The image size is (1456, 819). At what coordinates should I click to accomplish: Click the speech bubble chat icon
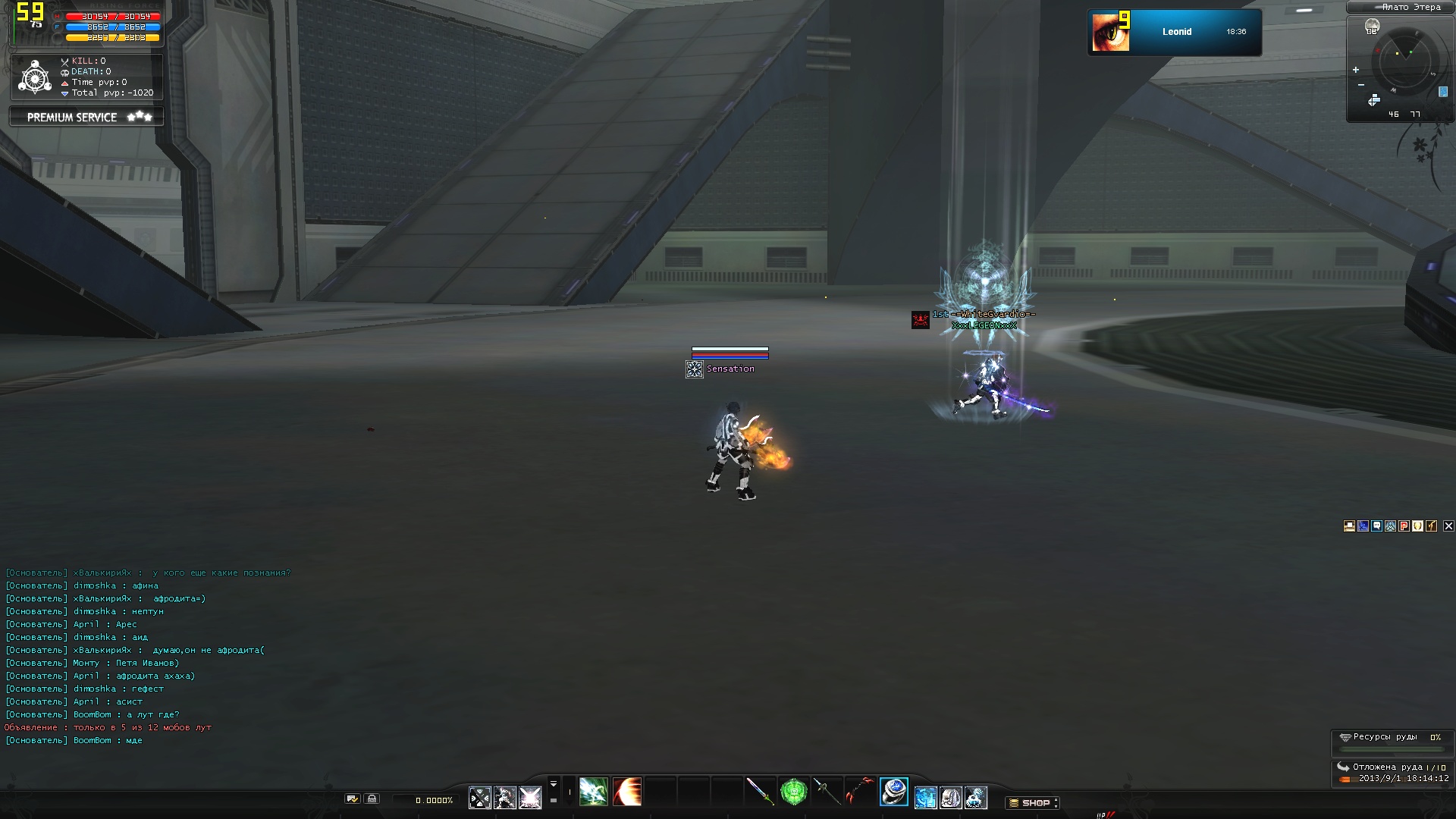[1376, 526]
